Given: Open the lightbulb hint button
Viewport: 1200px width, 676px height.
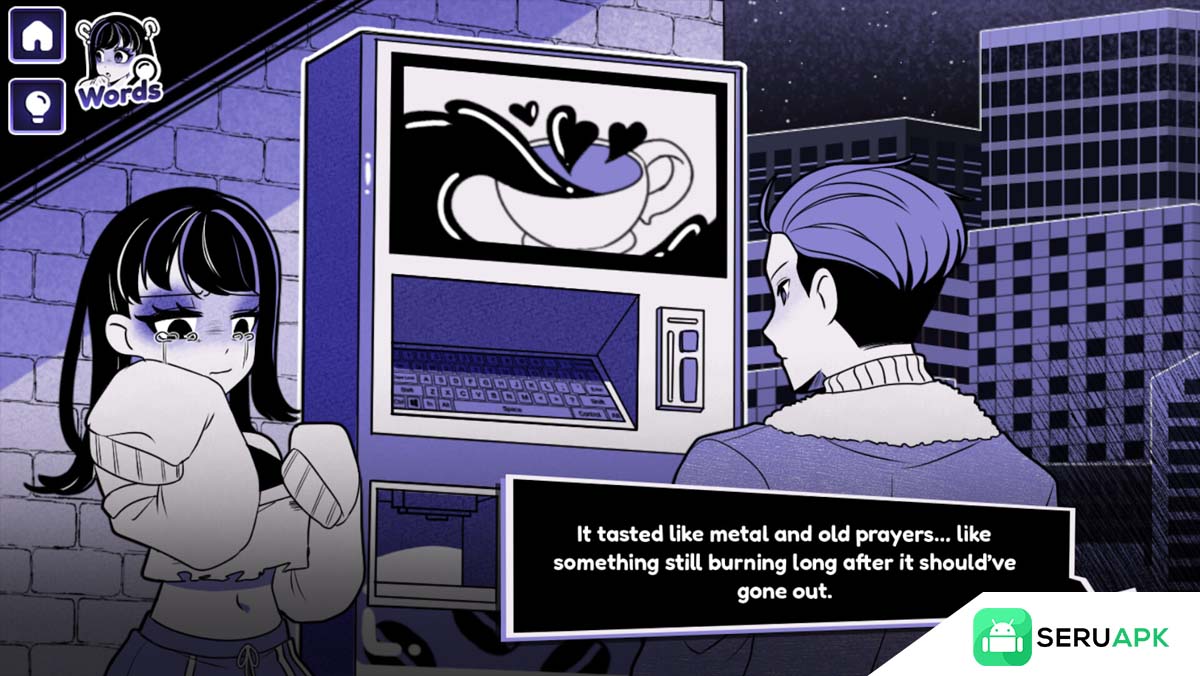Looking at the screenshot, I should coord(37,106).
